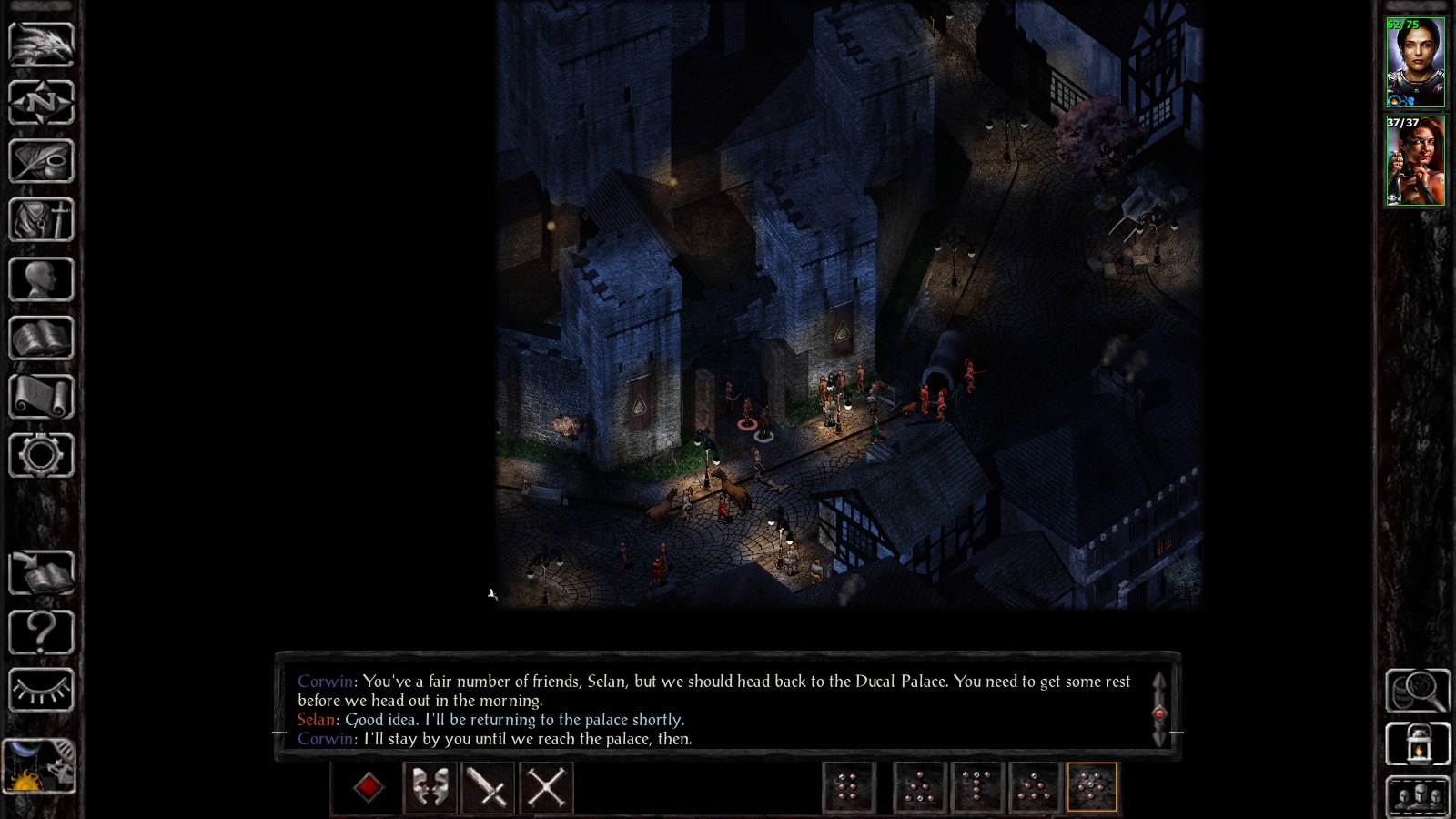
Task: Choose the theater masks talk action
Action: tap(430, 787)
